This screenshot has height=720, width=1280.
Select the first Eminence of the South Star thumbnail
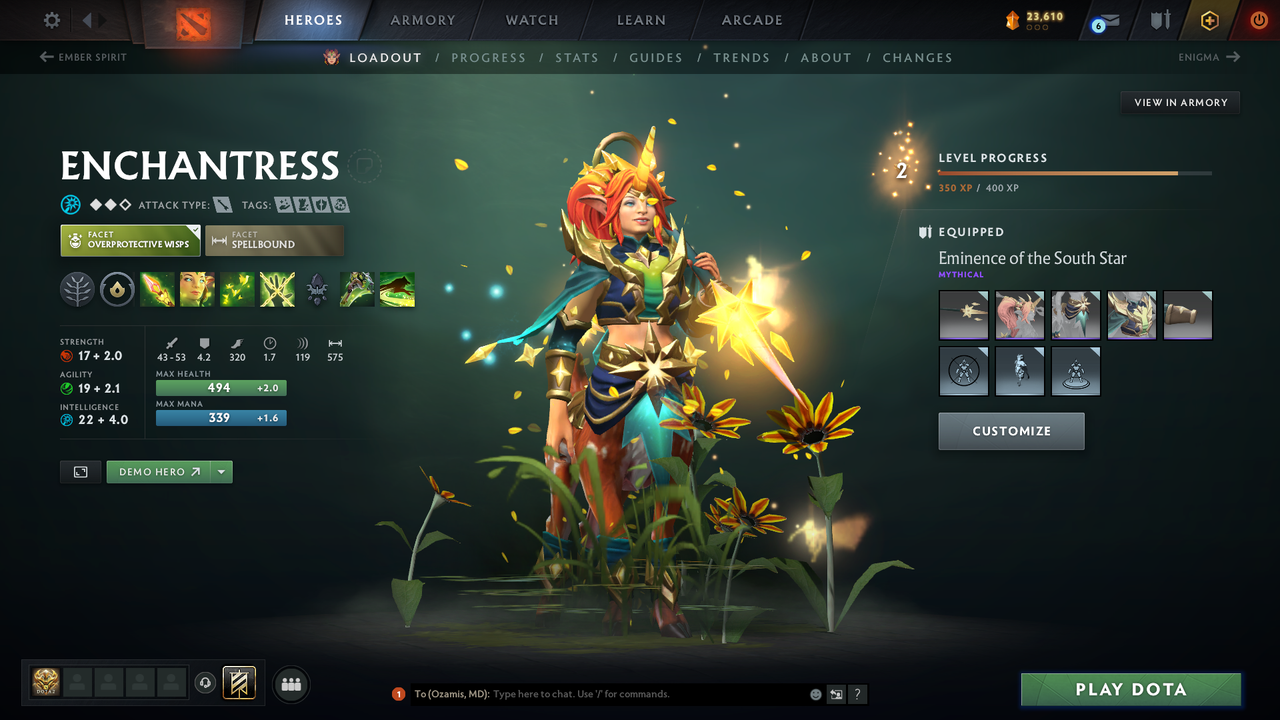click(963, 314)
